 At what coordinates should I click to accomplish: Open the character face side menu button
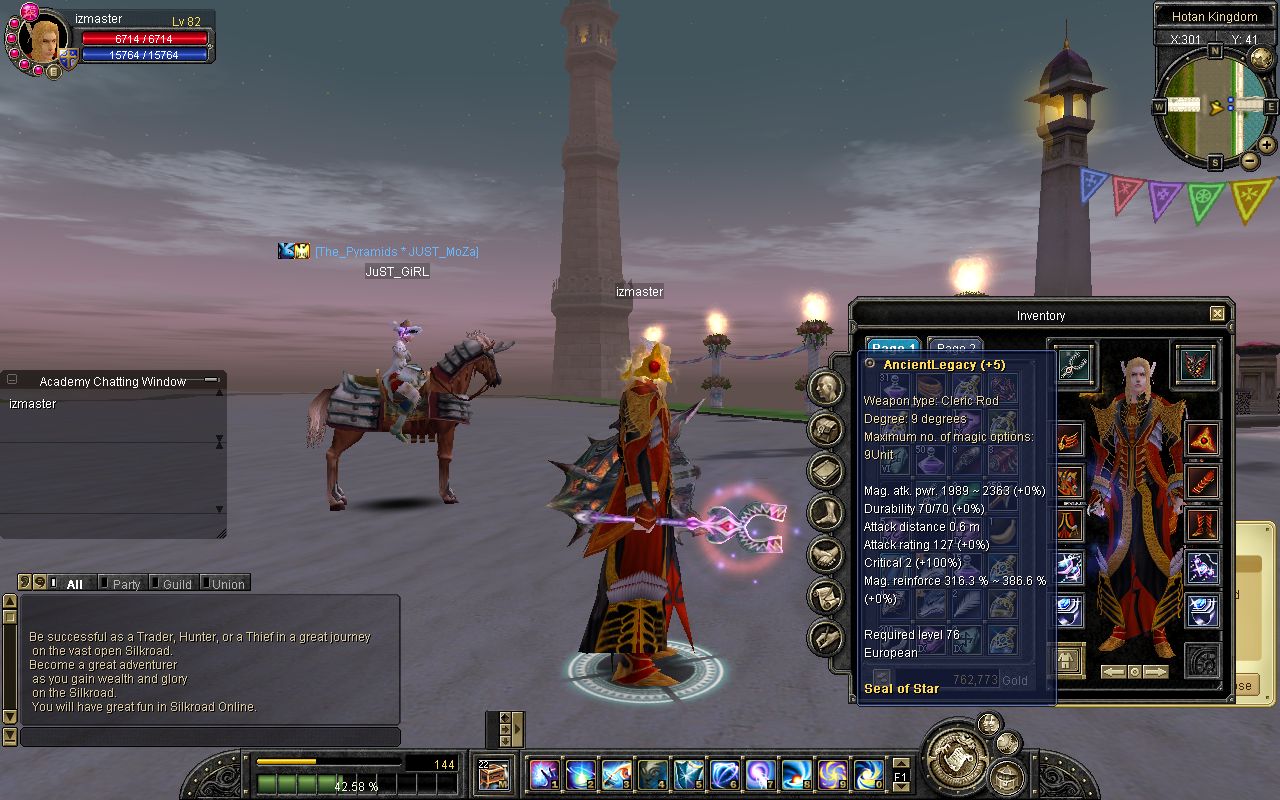826,388
